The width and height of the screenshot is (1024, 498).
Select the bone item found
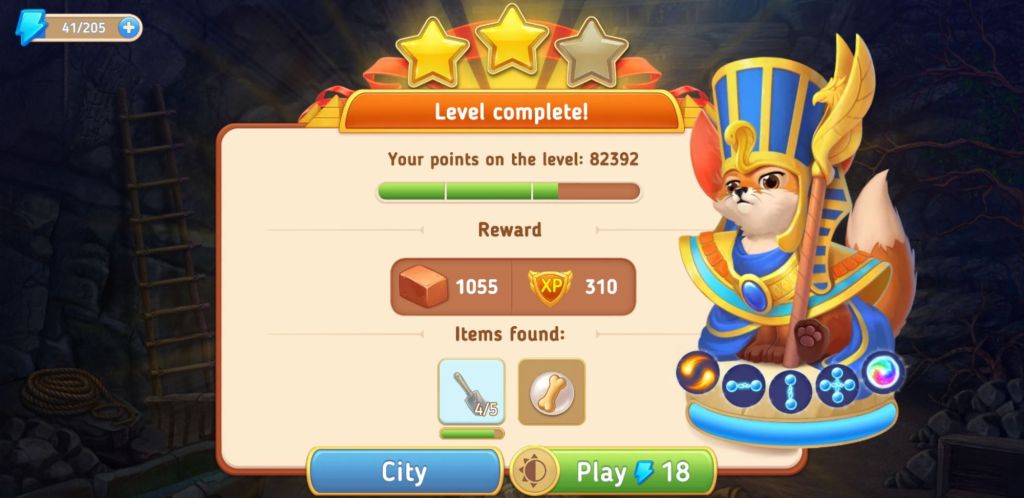(551, 392)
